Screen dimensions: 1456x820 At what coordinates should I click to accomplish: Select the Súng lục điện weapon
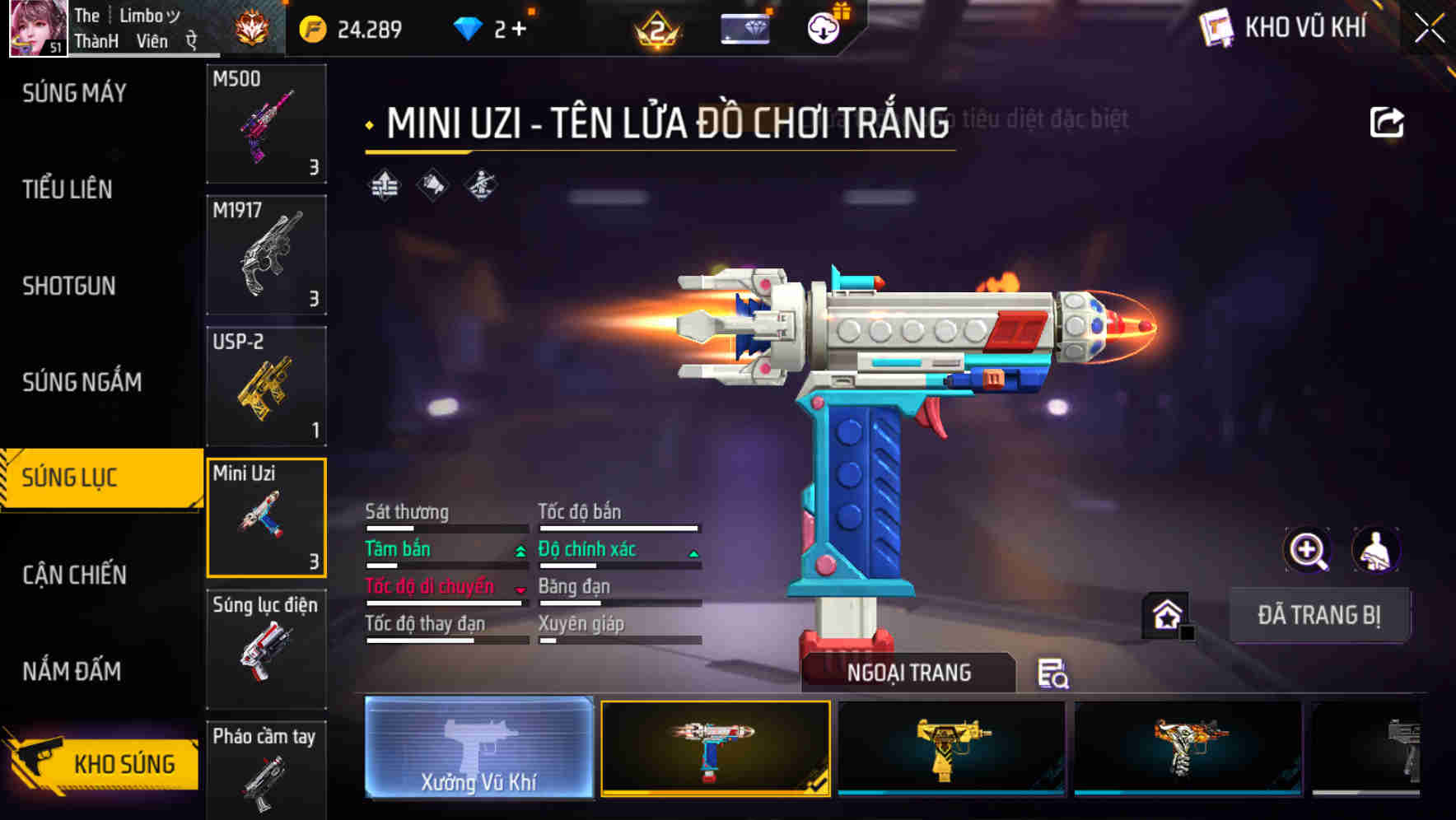(x=266, y=649)
